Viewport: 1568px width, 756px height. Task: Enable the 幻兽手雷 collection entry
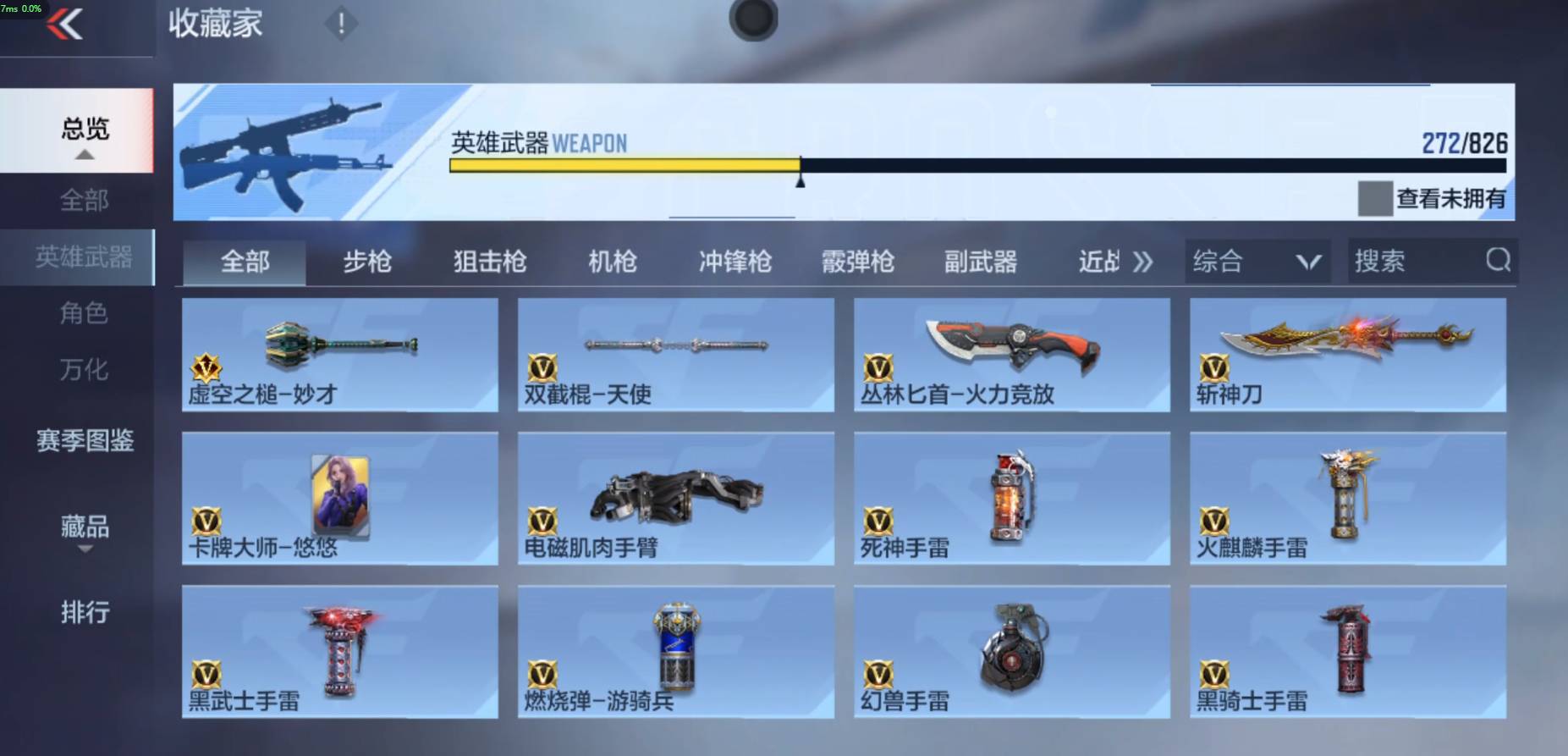coord(1011,652)
